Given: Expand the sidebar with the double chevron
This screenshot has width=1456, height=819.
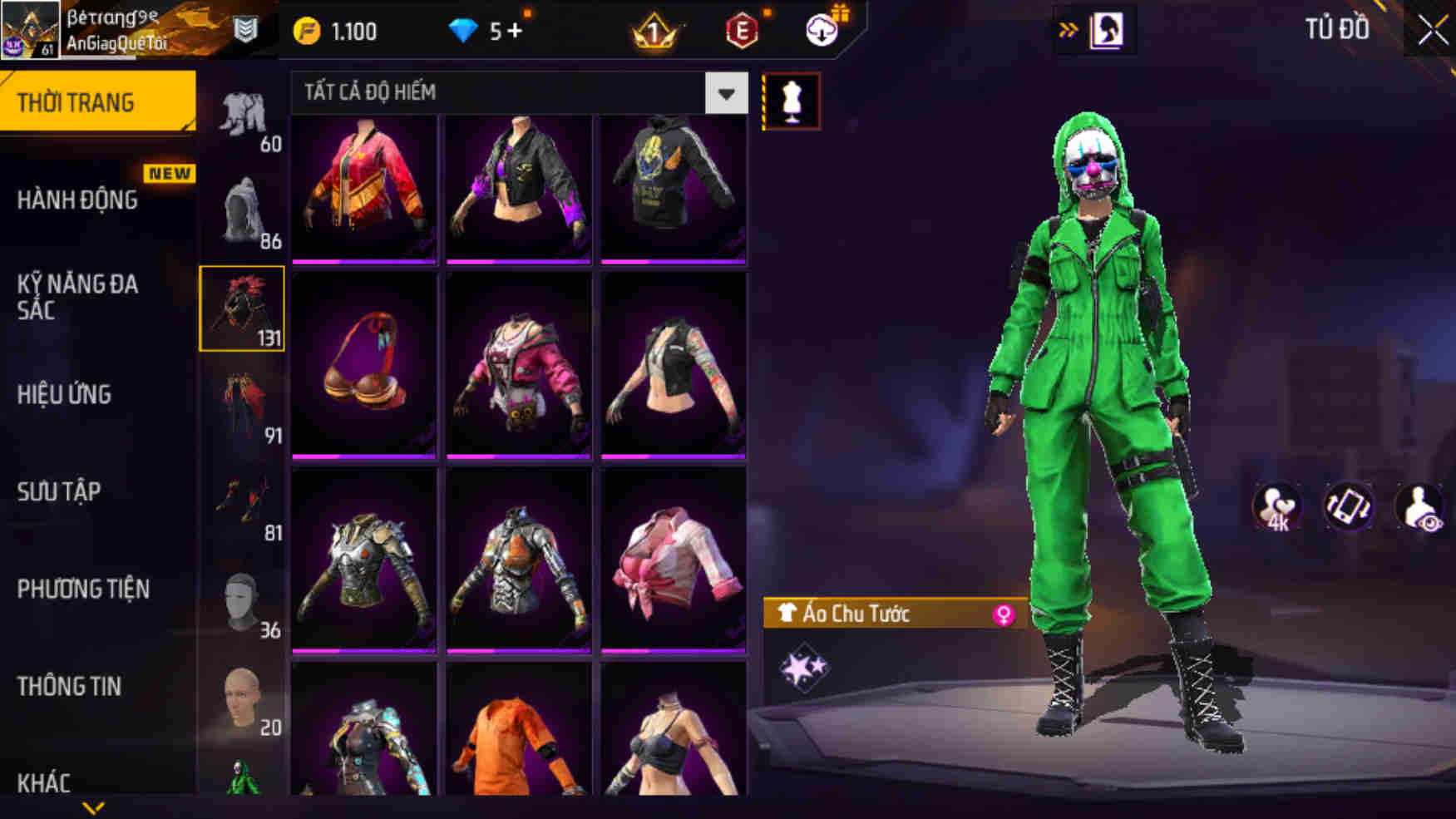Looking at the screenshot, I should 1069,27.
